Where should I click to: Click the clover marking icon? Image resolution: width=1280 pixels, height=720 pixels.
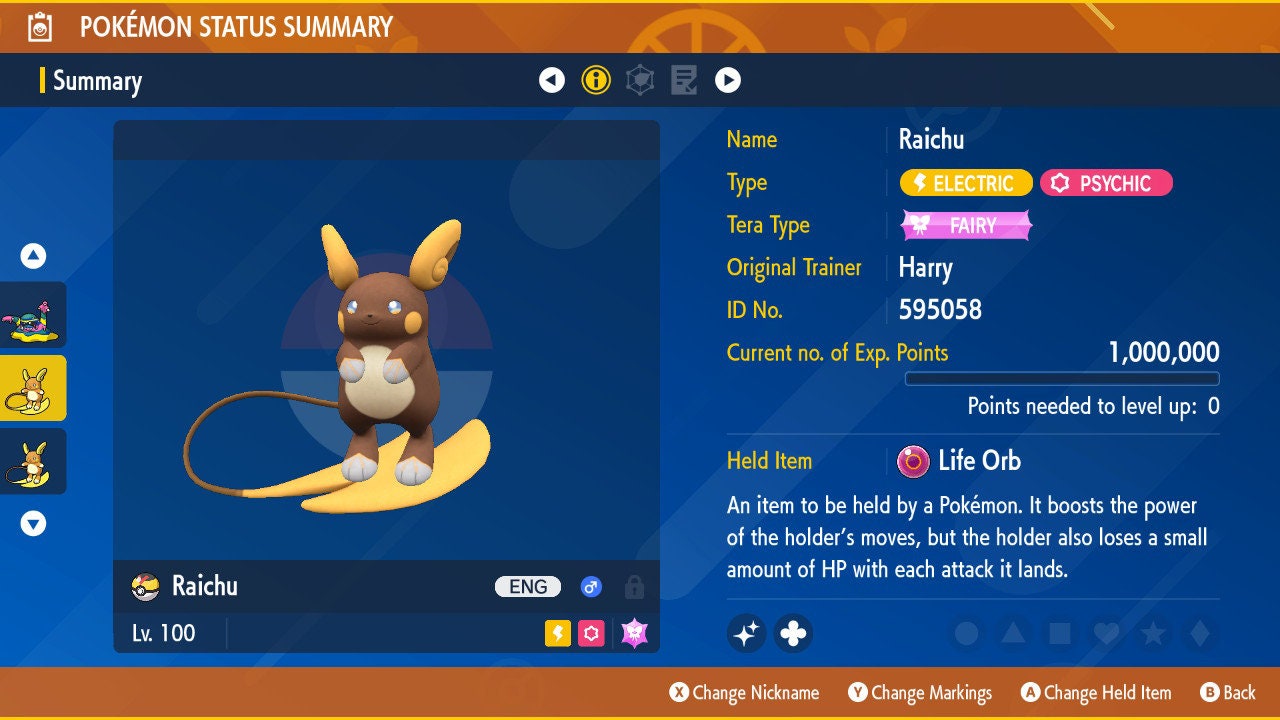(x=793, y=633)
